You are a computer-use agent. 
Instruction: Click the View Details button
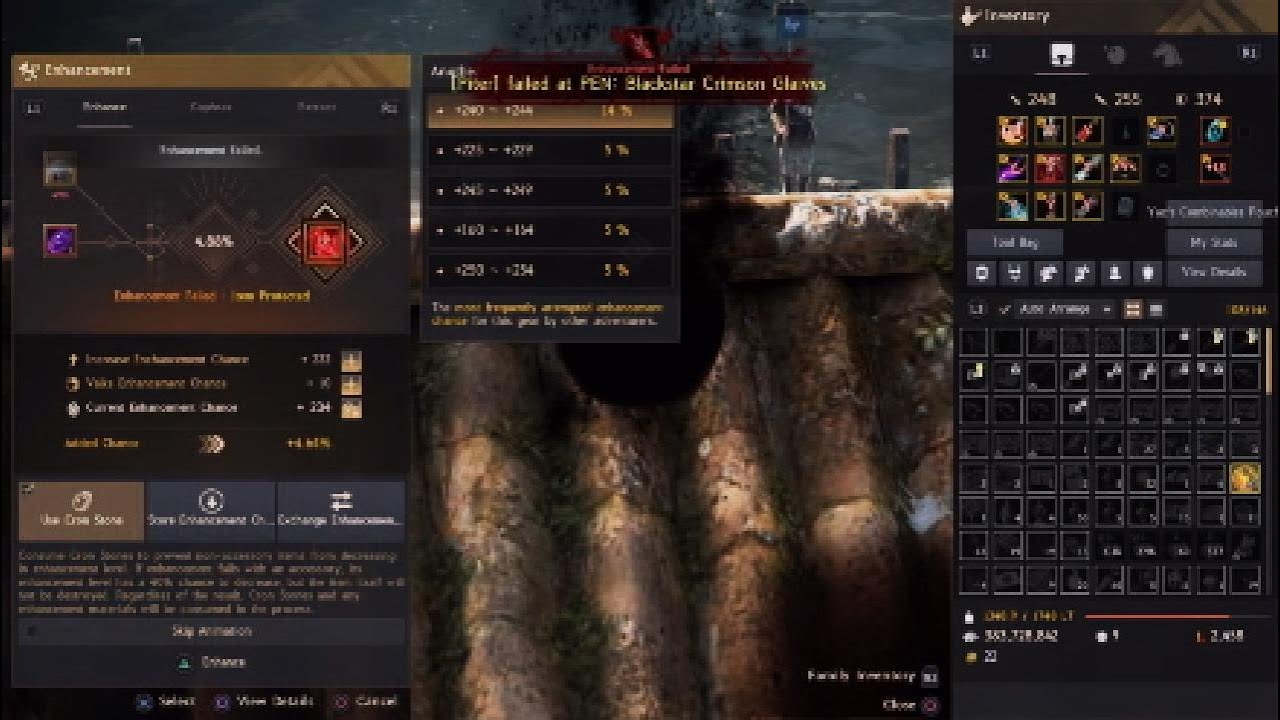pos(1213,272)
